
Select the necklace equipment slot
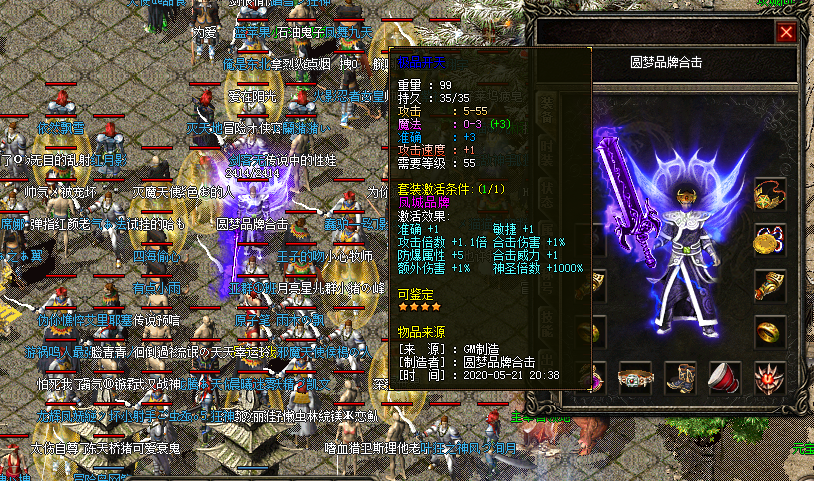(x=770, y=193)
